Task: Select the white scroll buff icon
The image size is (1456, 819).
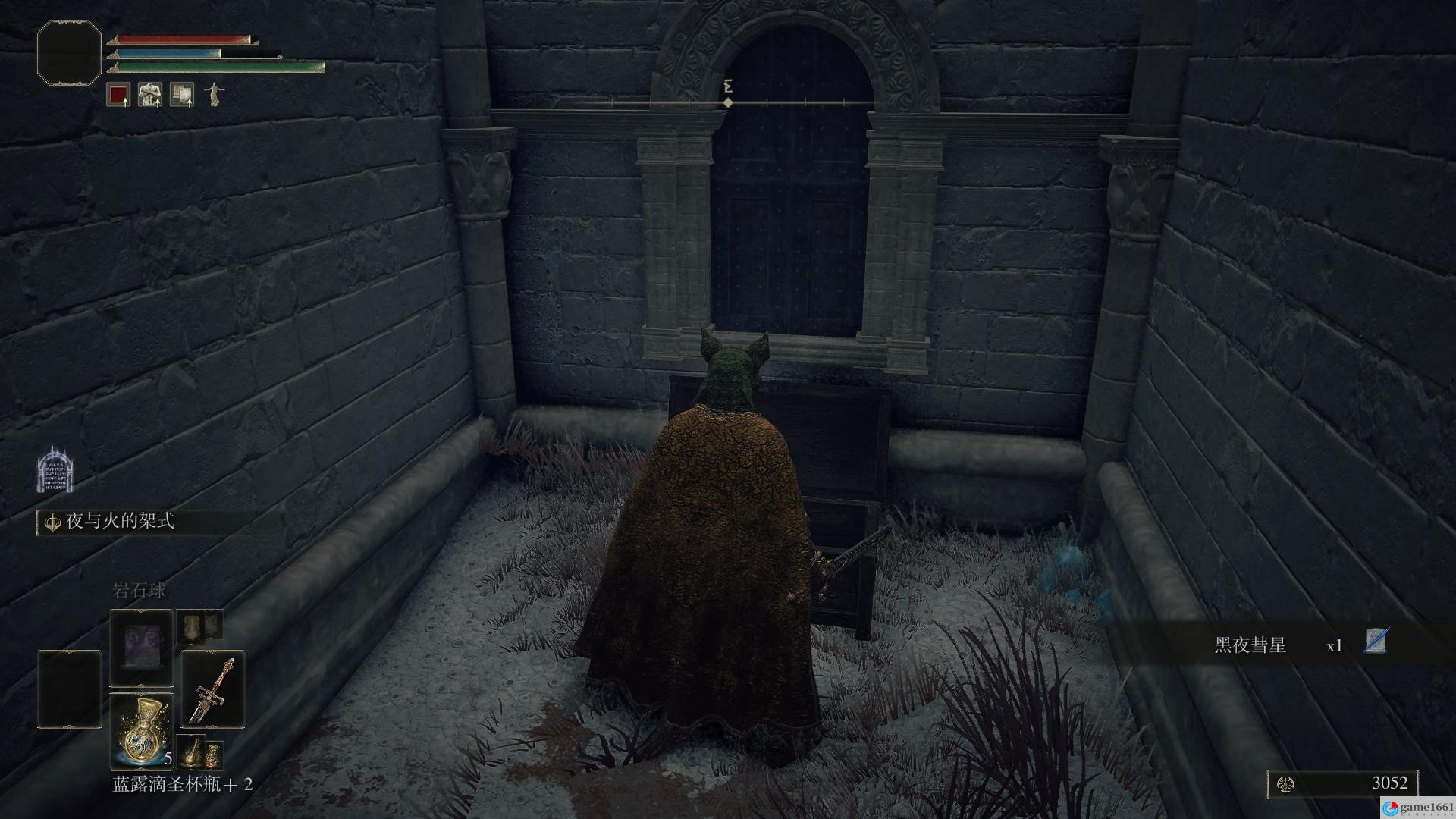Action: pos(181,95)
